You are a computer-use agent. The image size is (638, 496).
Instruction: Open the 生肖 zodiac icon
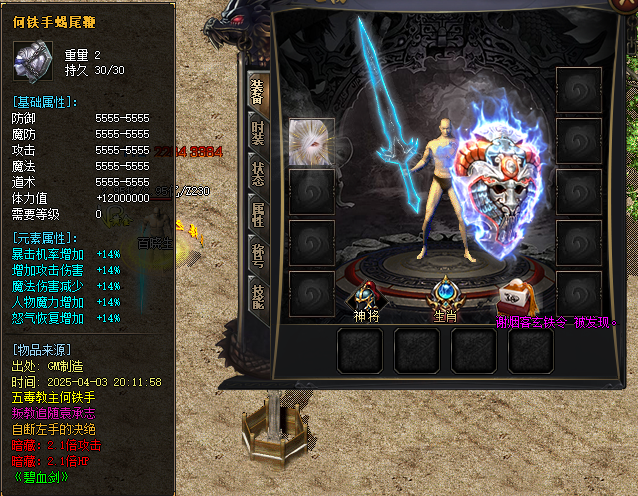tap(444, 294)
